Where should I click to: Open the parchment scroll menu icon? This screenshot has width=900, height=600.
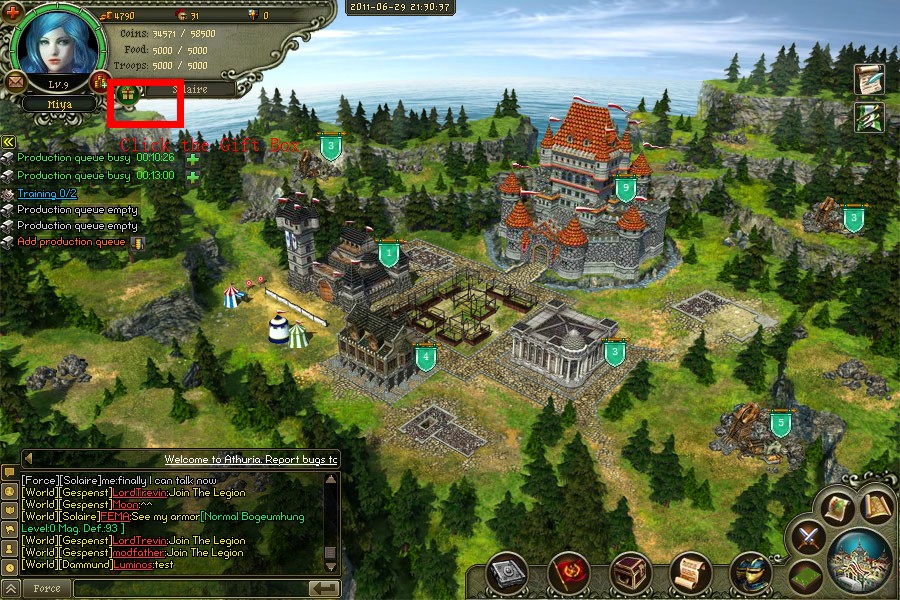tap(691, 573)
